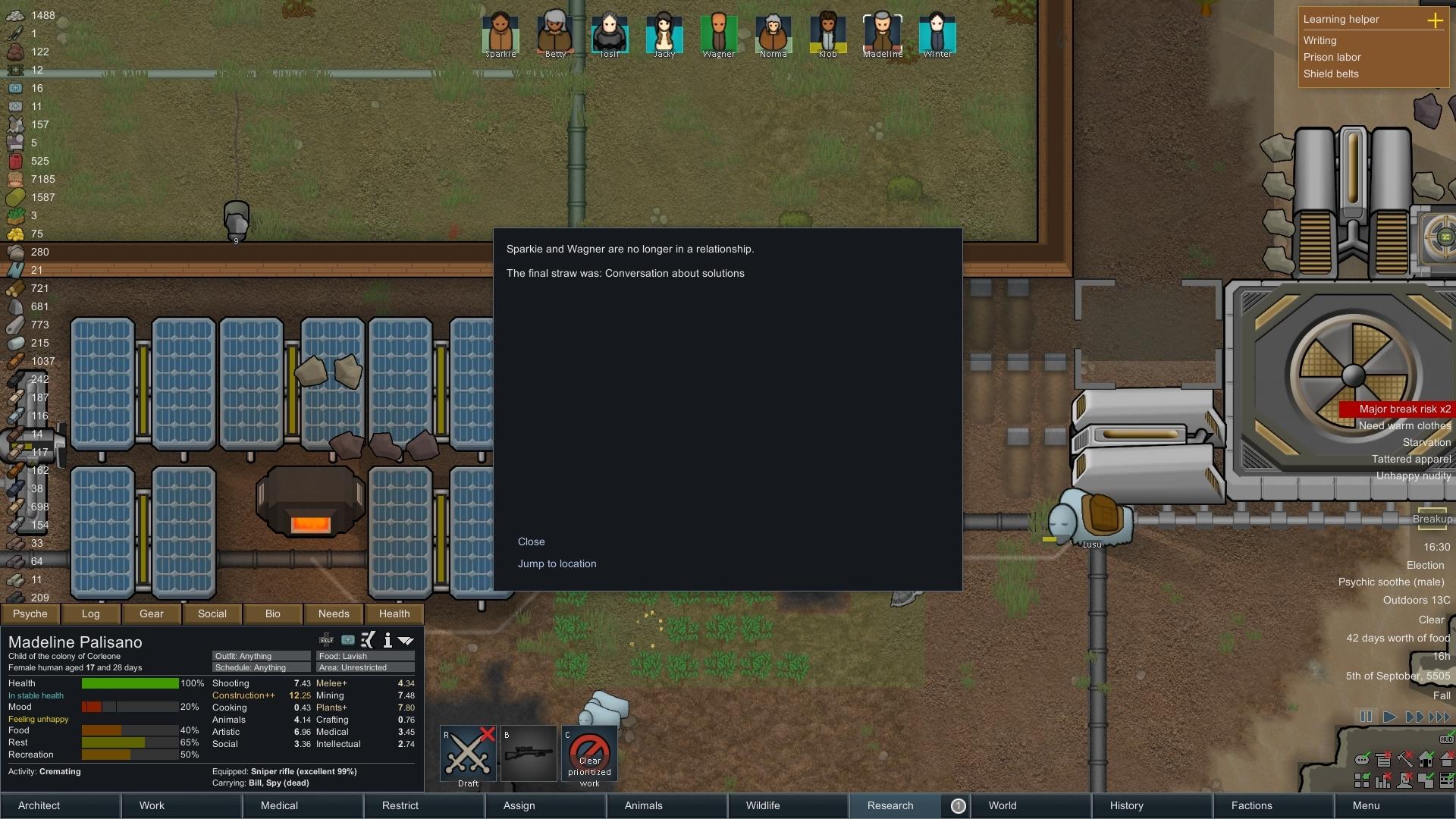Viewport: 1456px width, 819px height.
Task: Set game speed to normal play
Action: (1389, 717)
